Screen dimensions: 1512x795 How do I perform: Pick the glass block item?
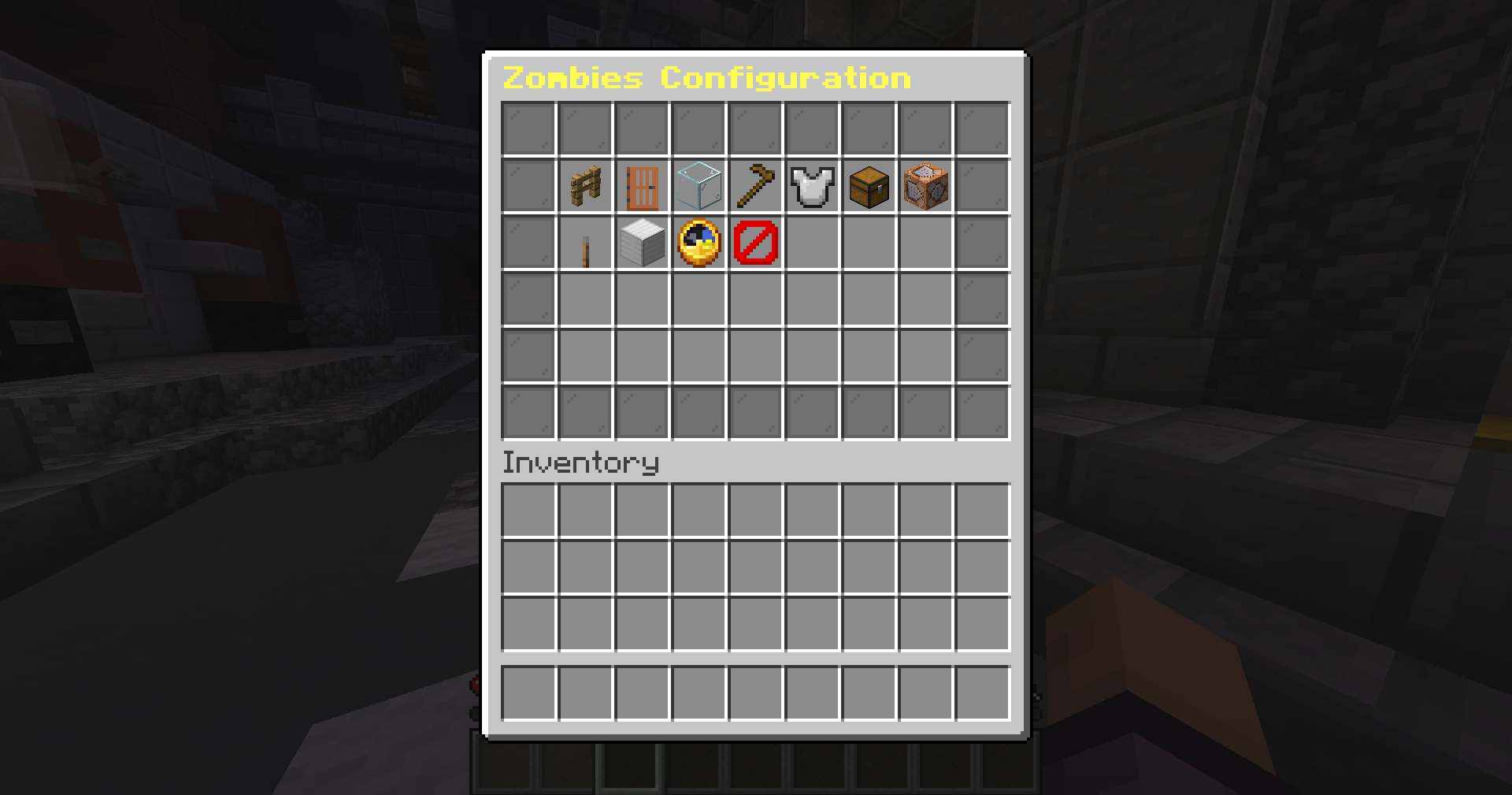click(699, 184)
